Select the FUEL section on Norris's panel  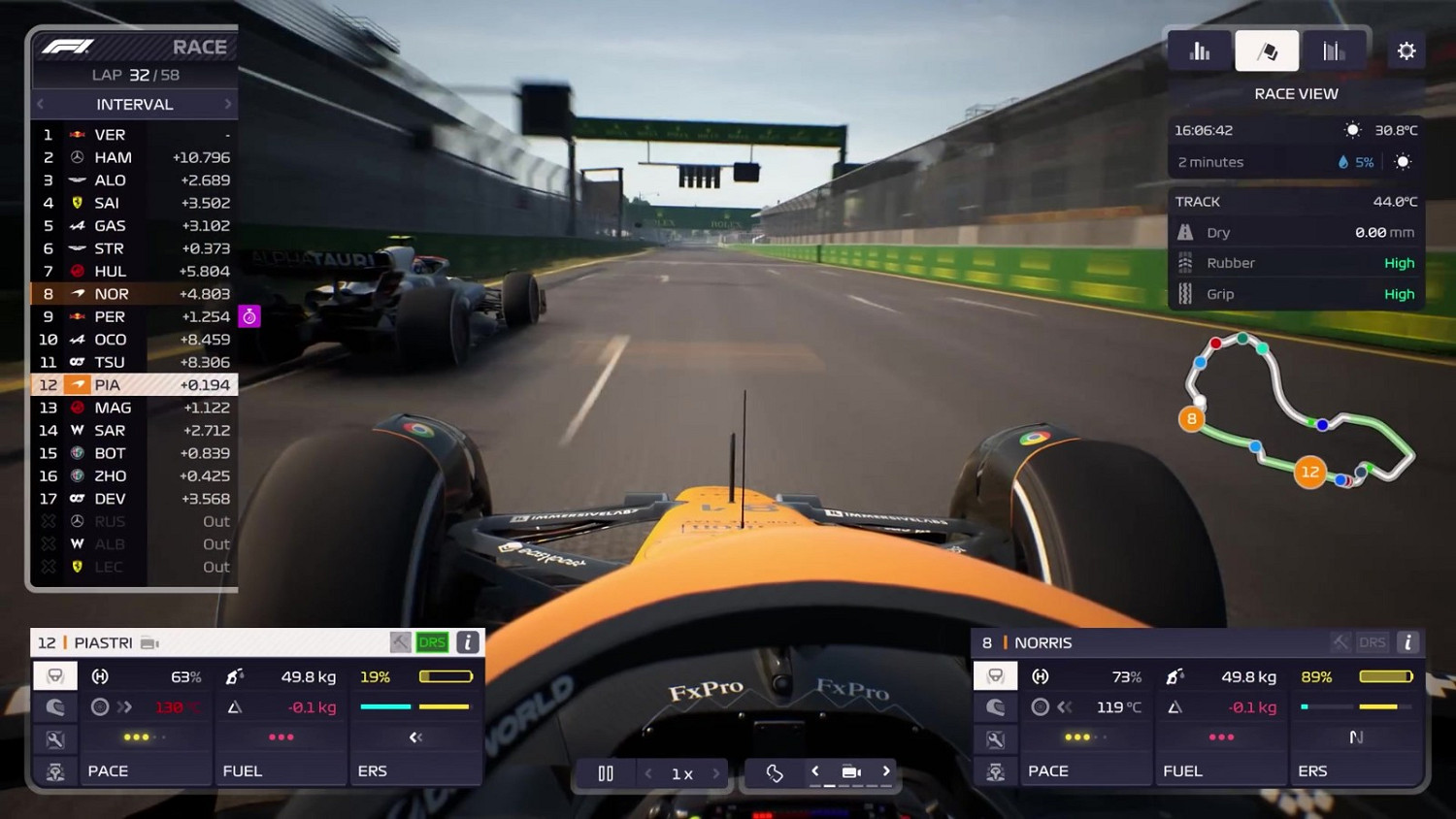[x=1183, y=770]
